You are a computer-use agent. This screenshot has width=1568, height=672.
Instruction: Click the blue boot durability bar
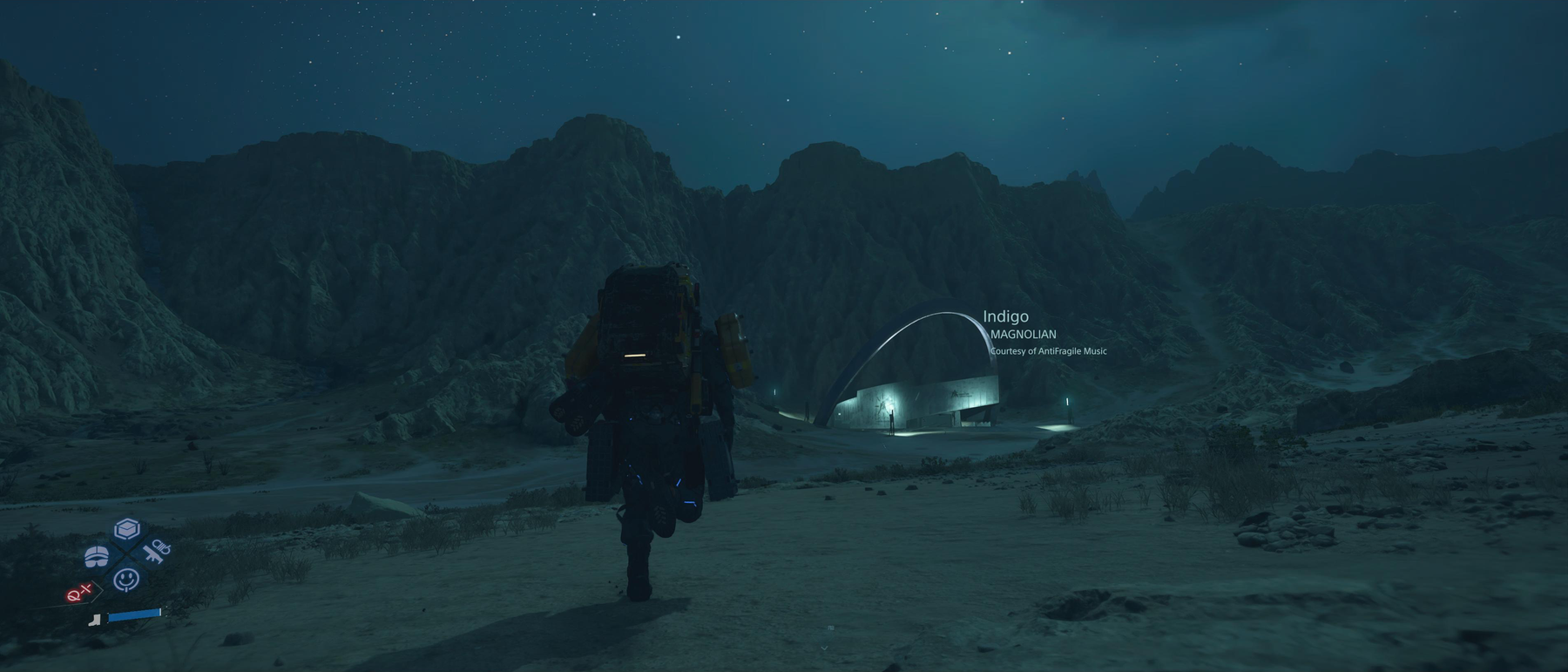coord(135,616)
